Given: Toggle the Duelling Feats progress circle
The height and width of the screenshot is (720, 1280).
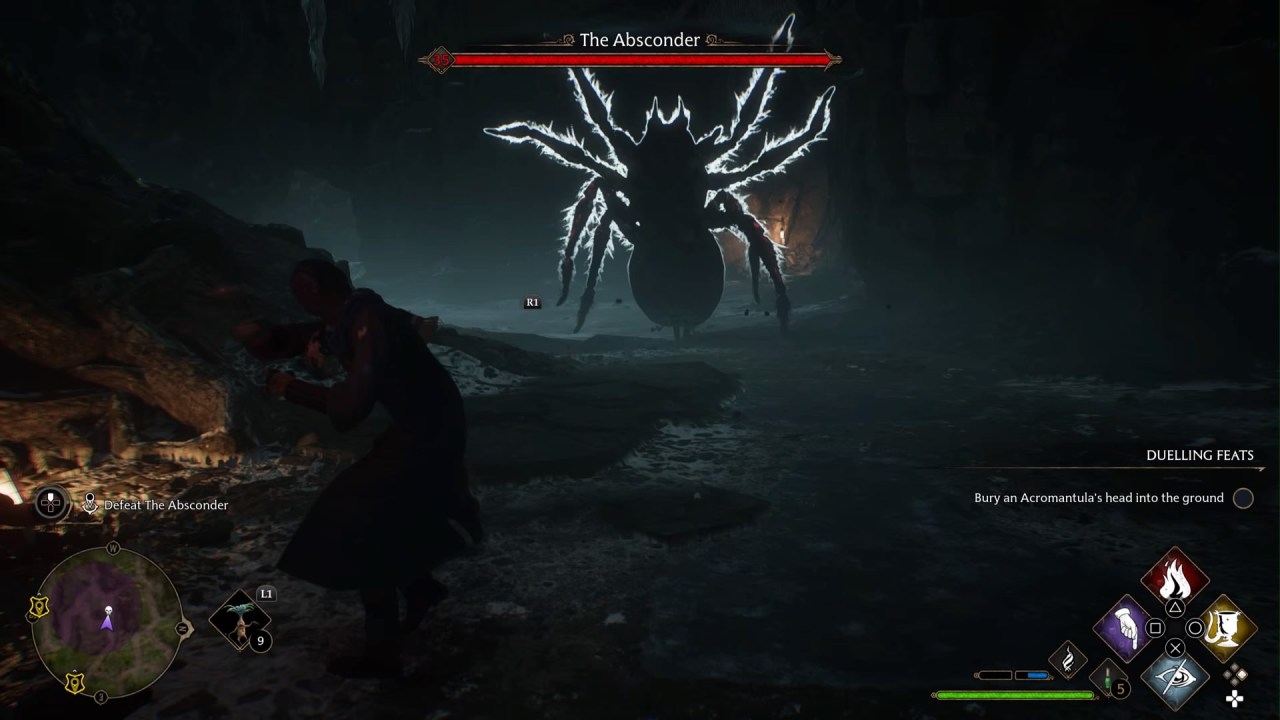Looking at the screenshot, I should click(x=1243, y=498).
